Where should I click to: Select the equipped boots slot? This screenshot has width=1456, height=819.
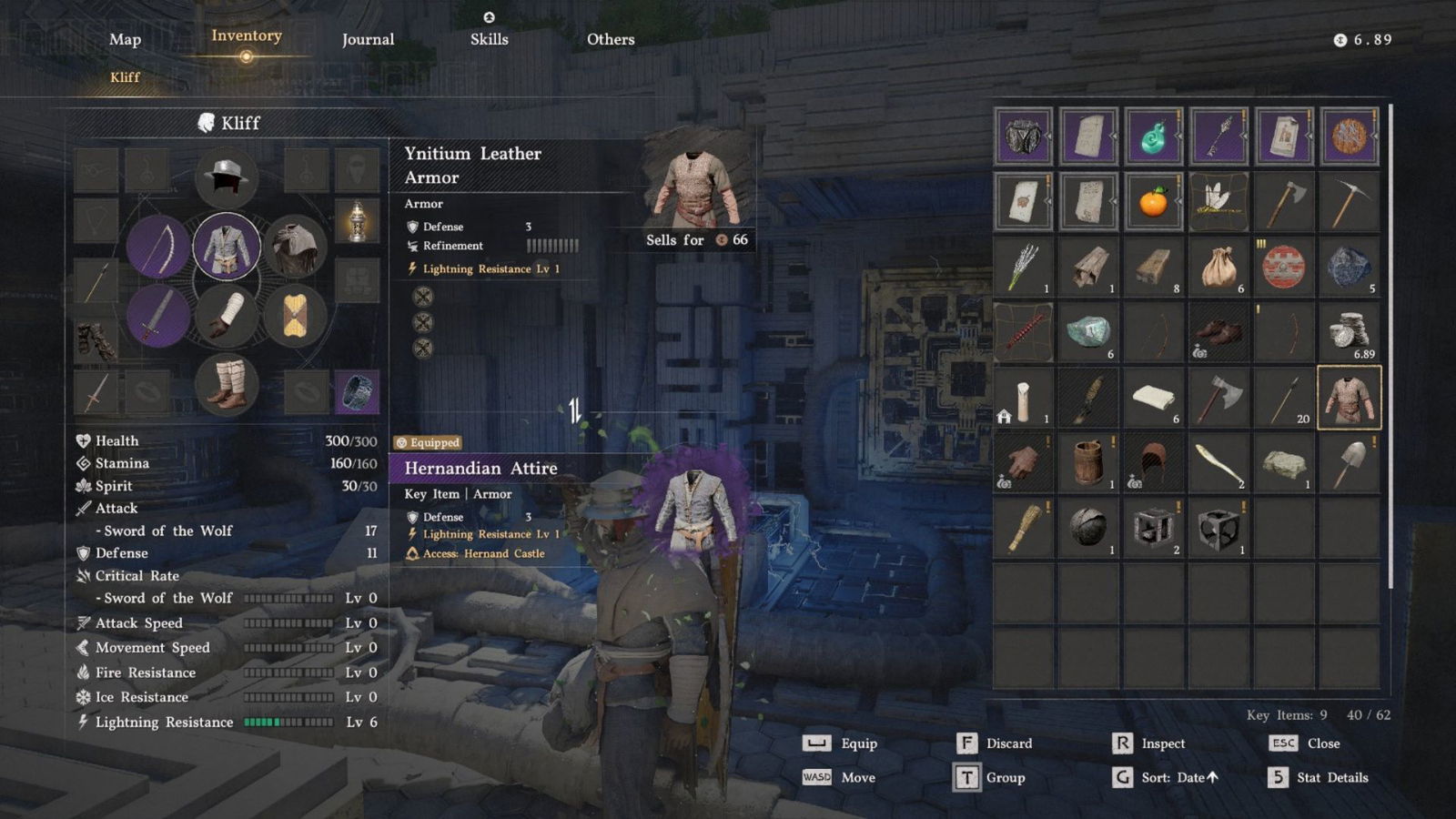(226, 384)
